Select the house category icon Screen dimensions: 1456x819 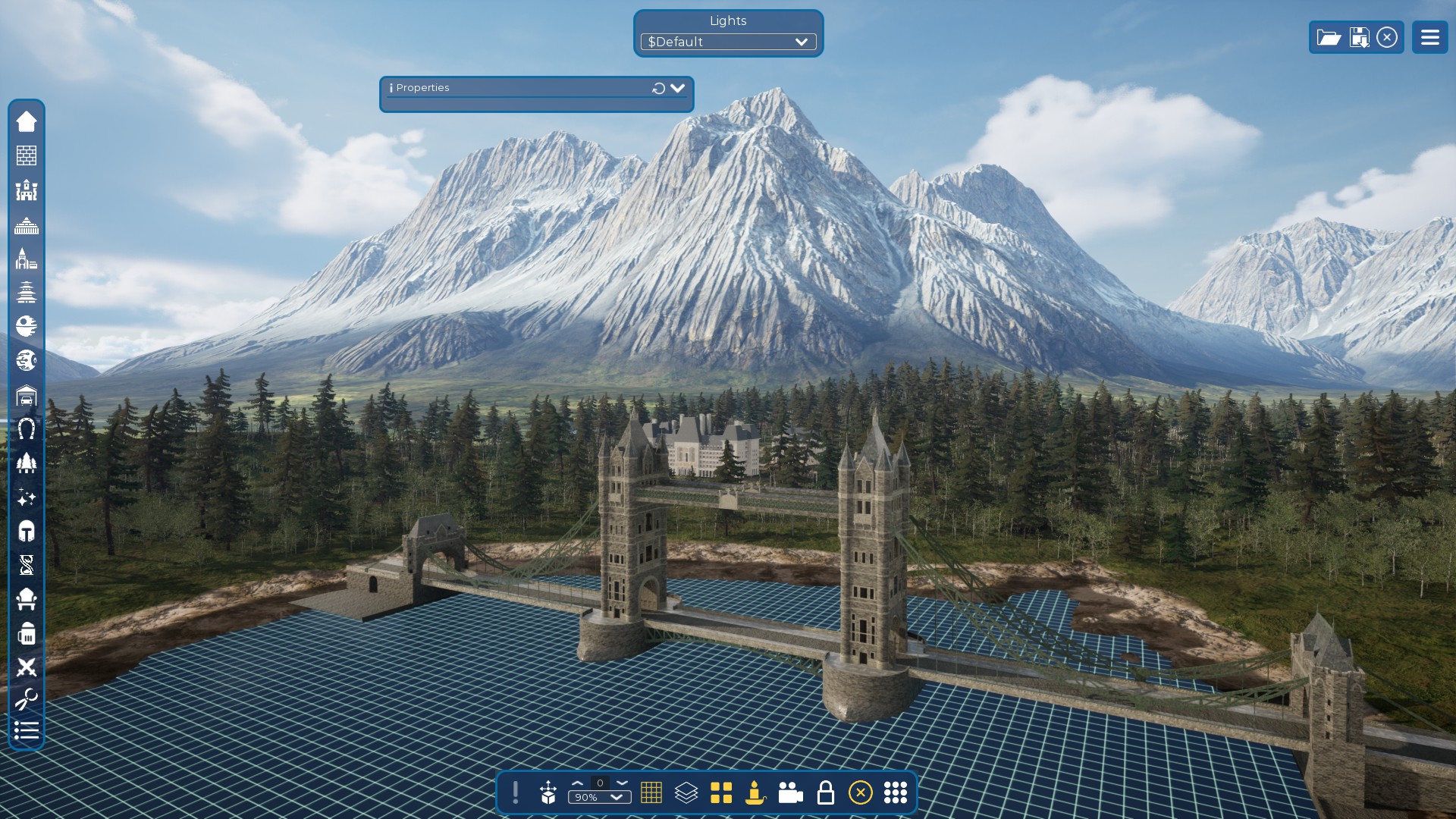pos(27,121)
